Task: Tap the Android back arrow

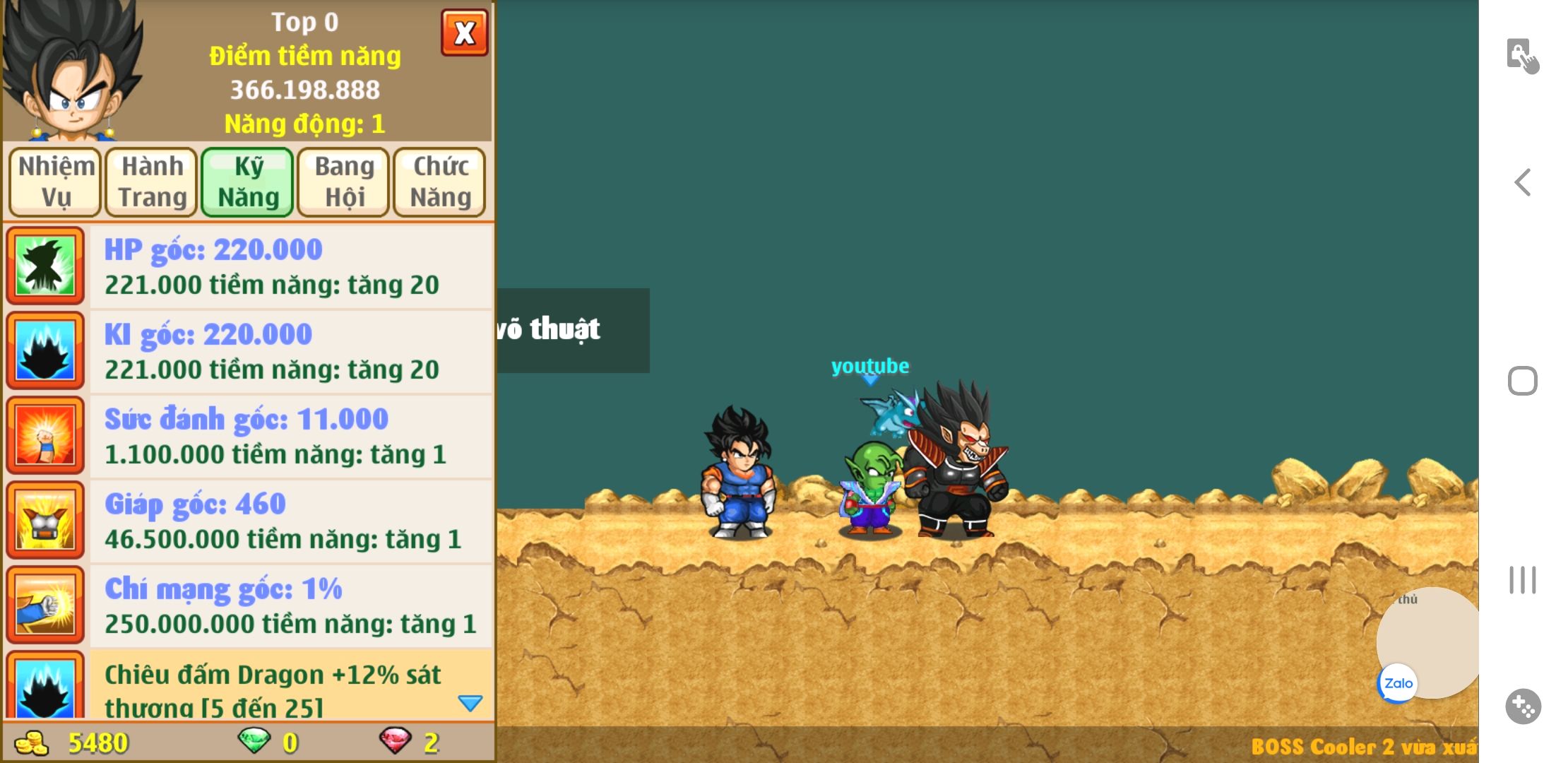Action: pyautogui.click(x=1523, y=182)
